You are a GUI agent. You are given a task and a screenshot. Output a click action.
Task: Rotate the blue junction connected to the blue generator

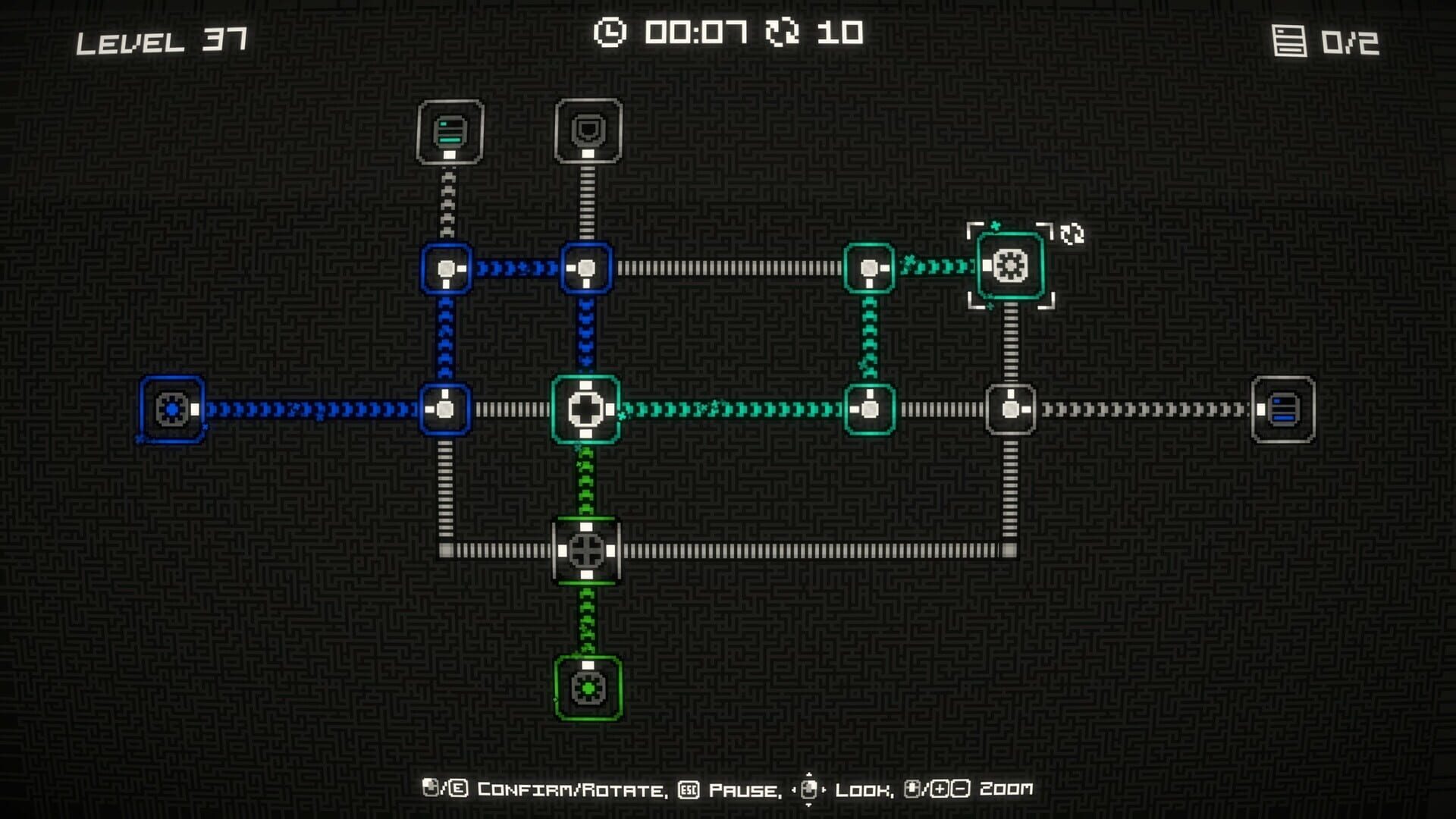446,410
